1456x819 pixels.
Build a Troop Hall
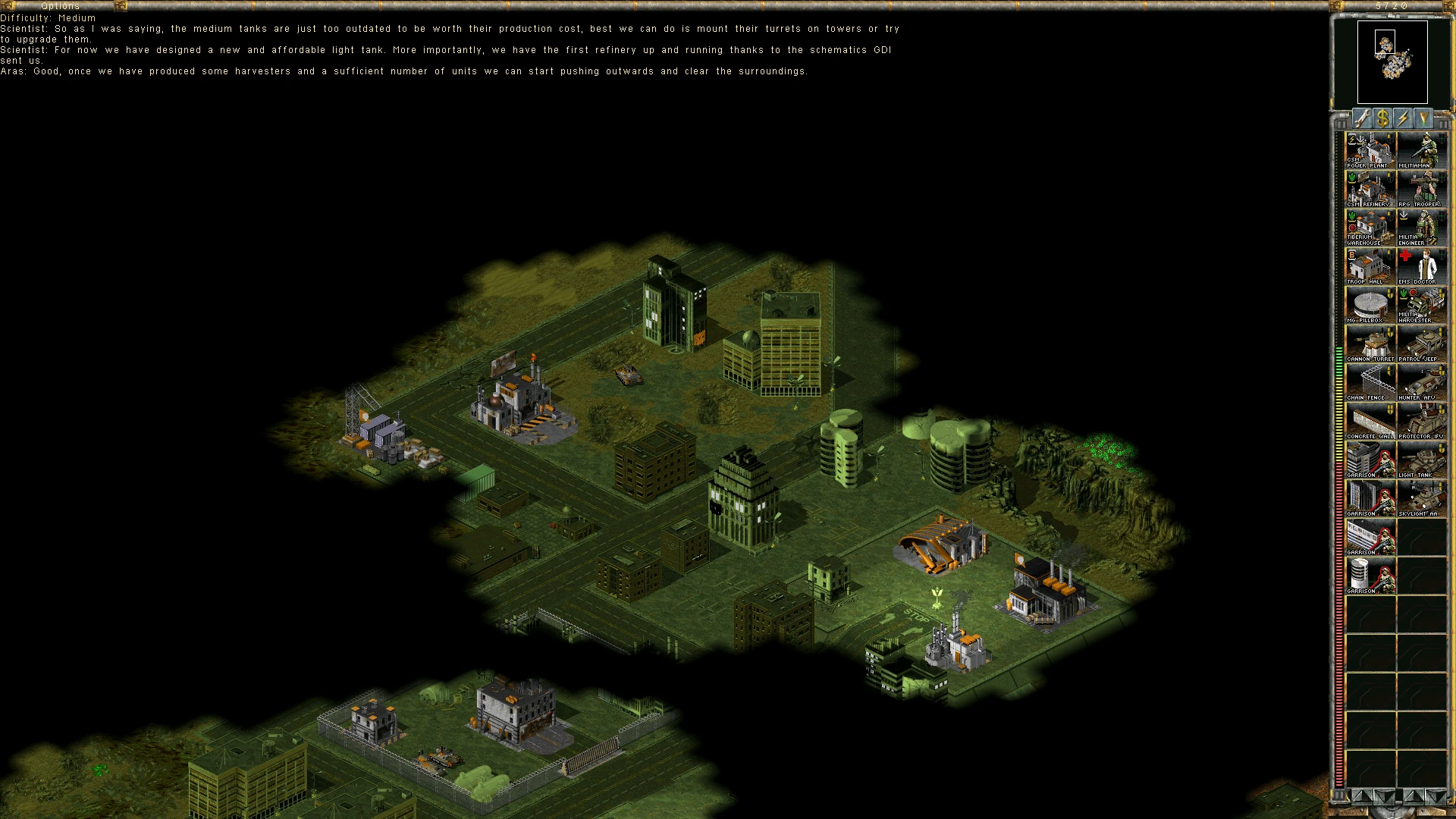1370,266
